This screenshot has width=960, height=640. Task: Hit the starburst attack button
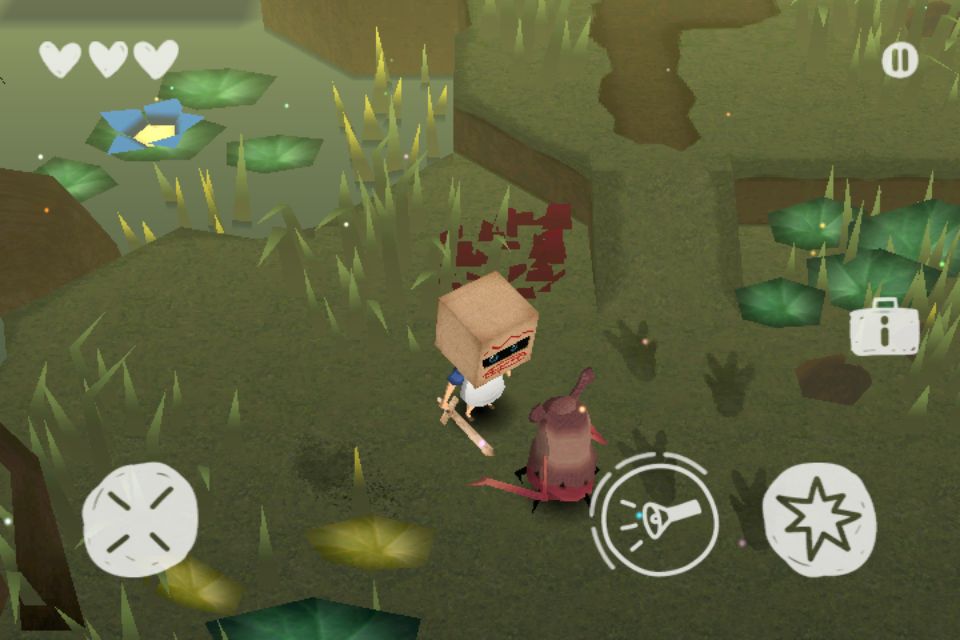[x=819, y=518]
